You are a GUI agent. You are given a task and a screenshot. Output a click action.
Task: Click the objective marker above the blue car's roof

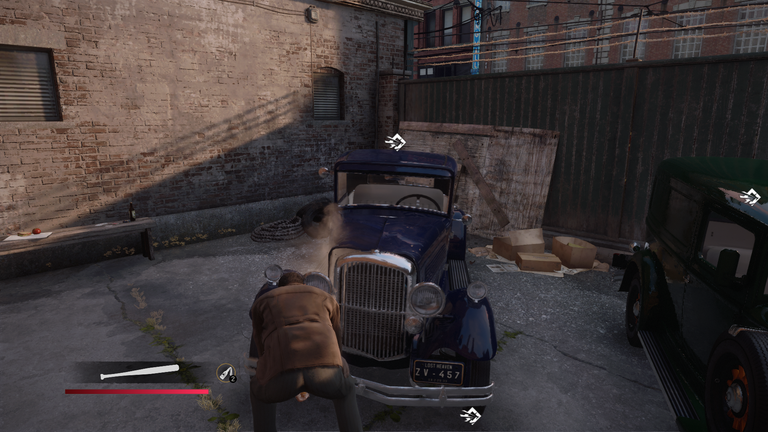395,143
